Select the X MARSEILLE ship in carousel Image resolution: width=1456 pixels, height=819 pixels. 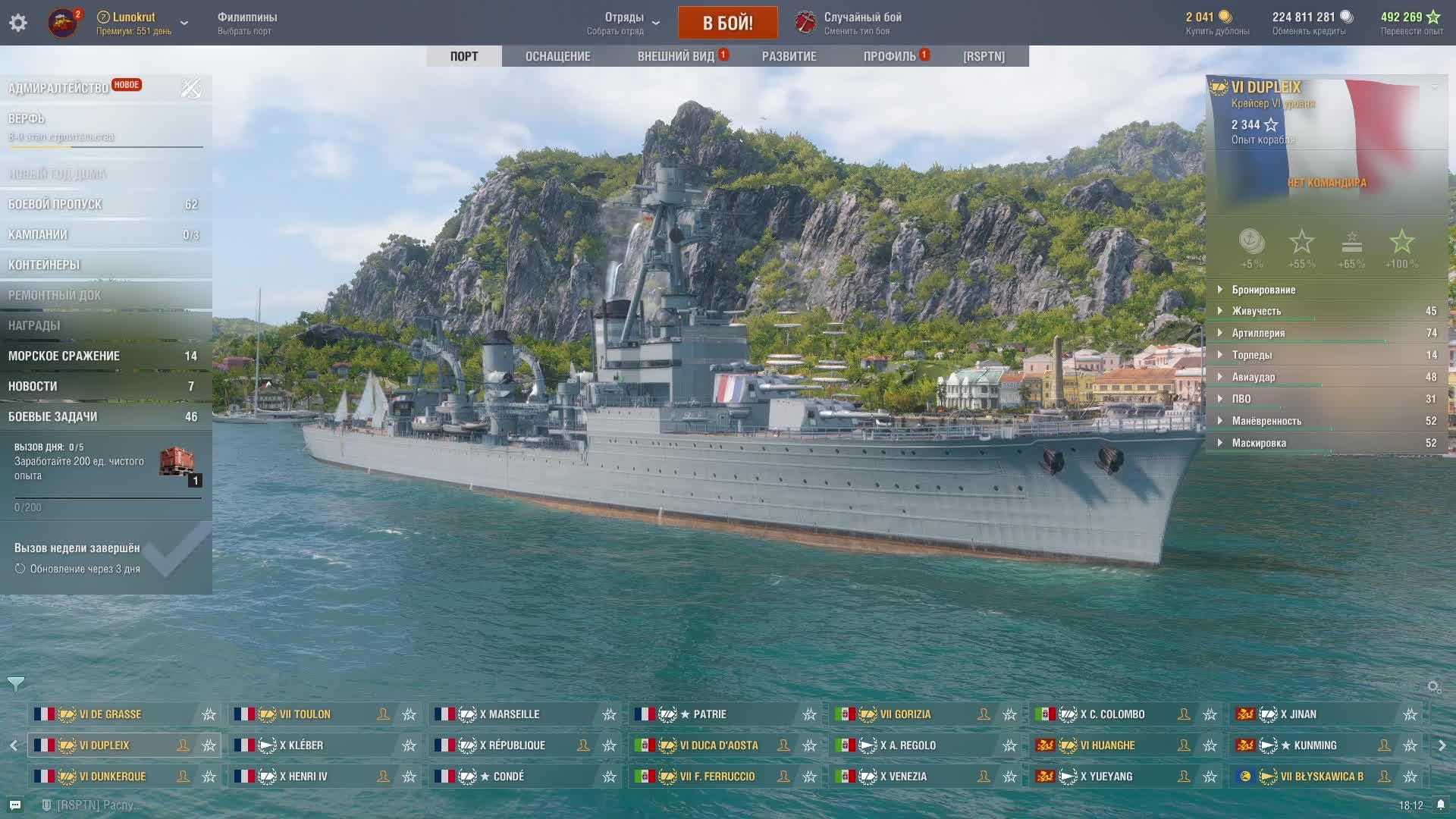click(x=514, y=714)
